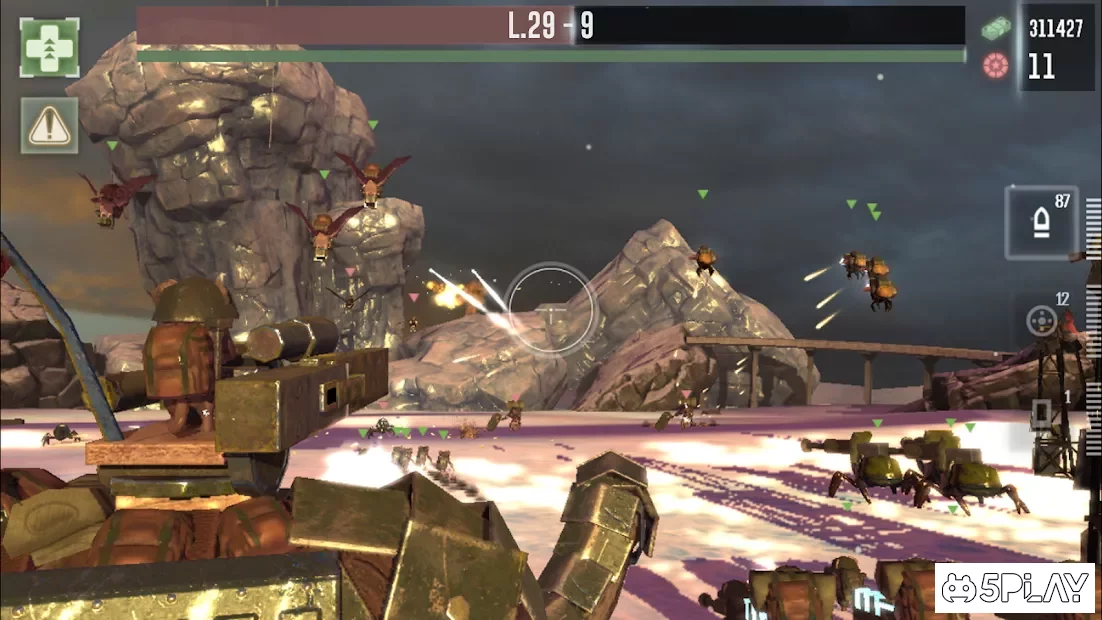1102x620 pixels.
Task: Activate the green medical cross upgrade button
Action: tap(49, 48)
